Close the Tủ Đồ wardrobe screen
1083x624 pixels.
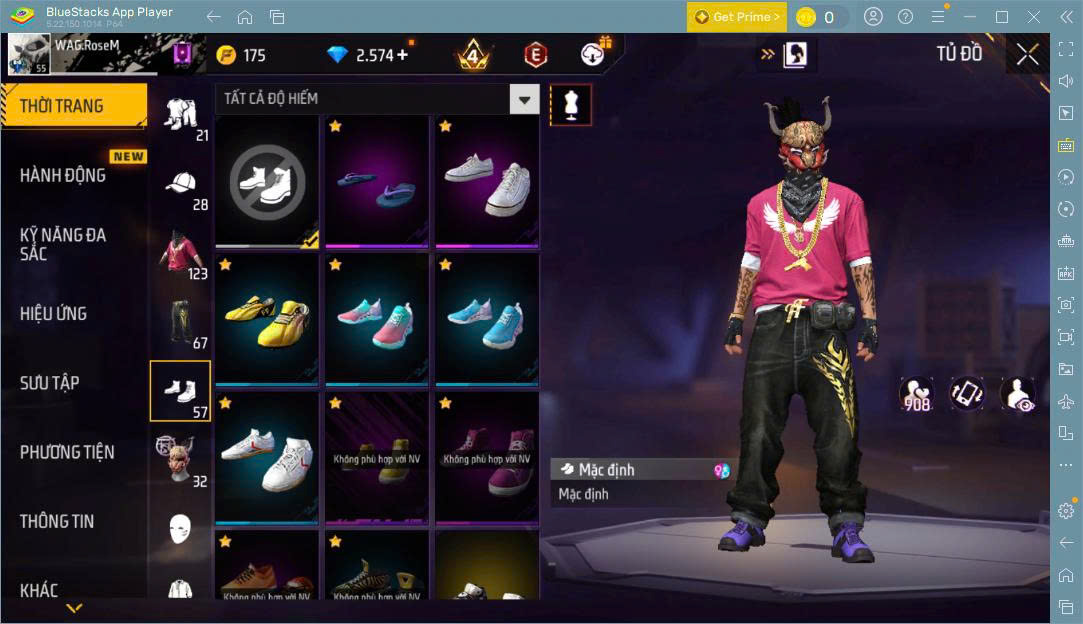[x=1027, y=55]
